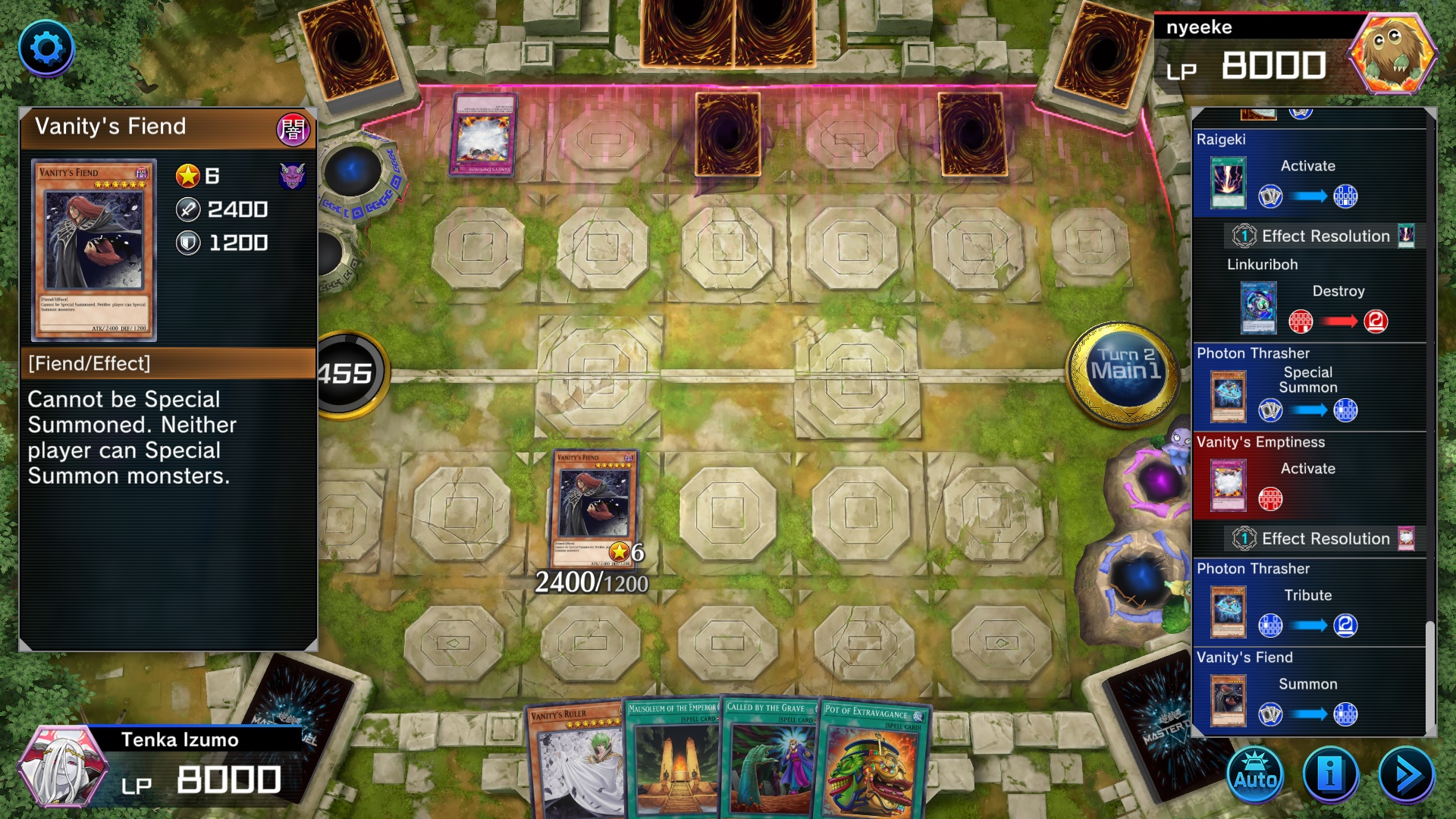Select Pot of Extravagance in hand
This screenshot has height=819, width=1456.
(872, 766)
